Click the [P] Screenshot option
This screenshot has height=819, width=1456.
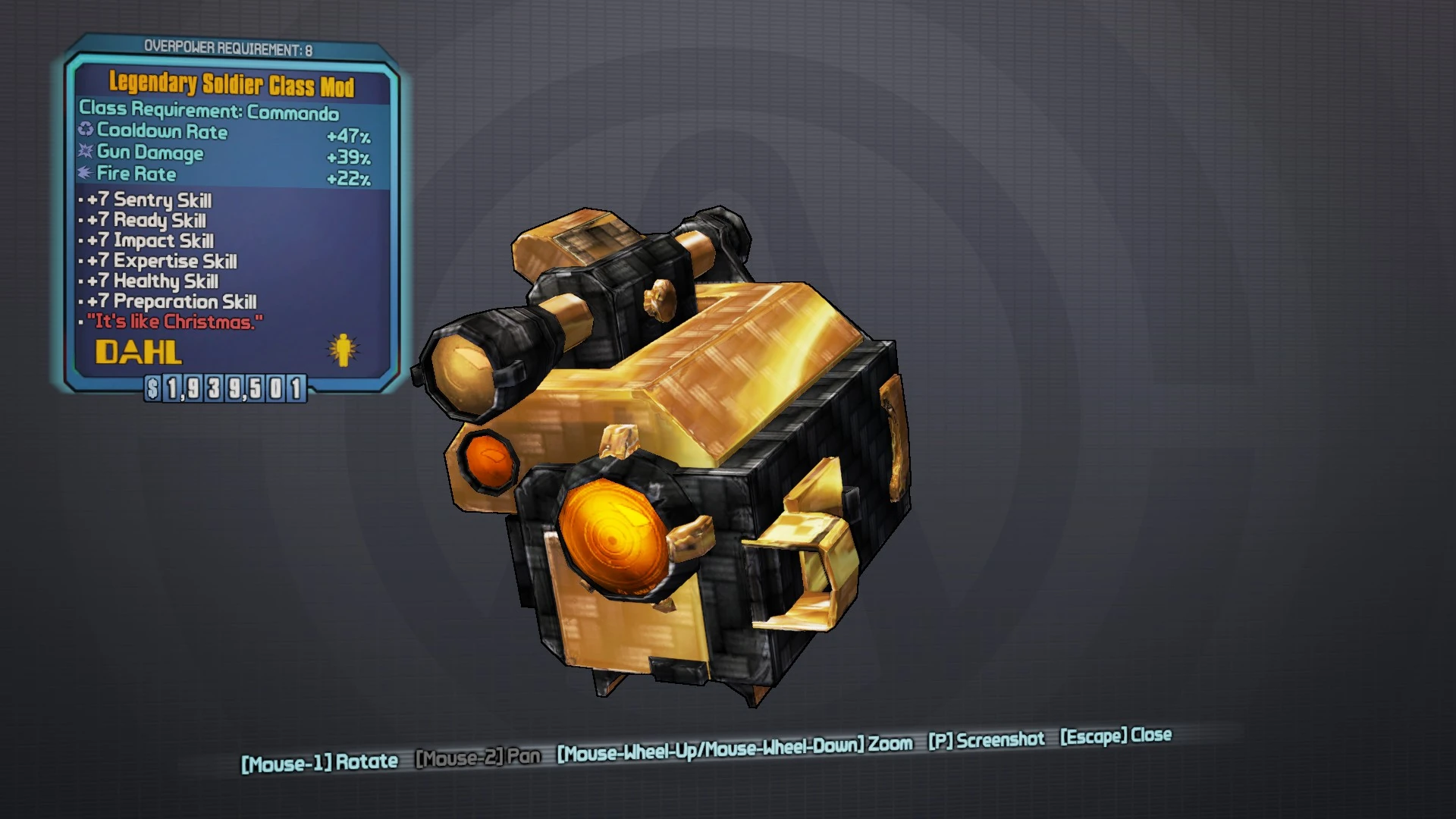click(986, 739)
